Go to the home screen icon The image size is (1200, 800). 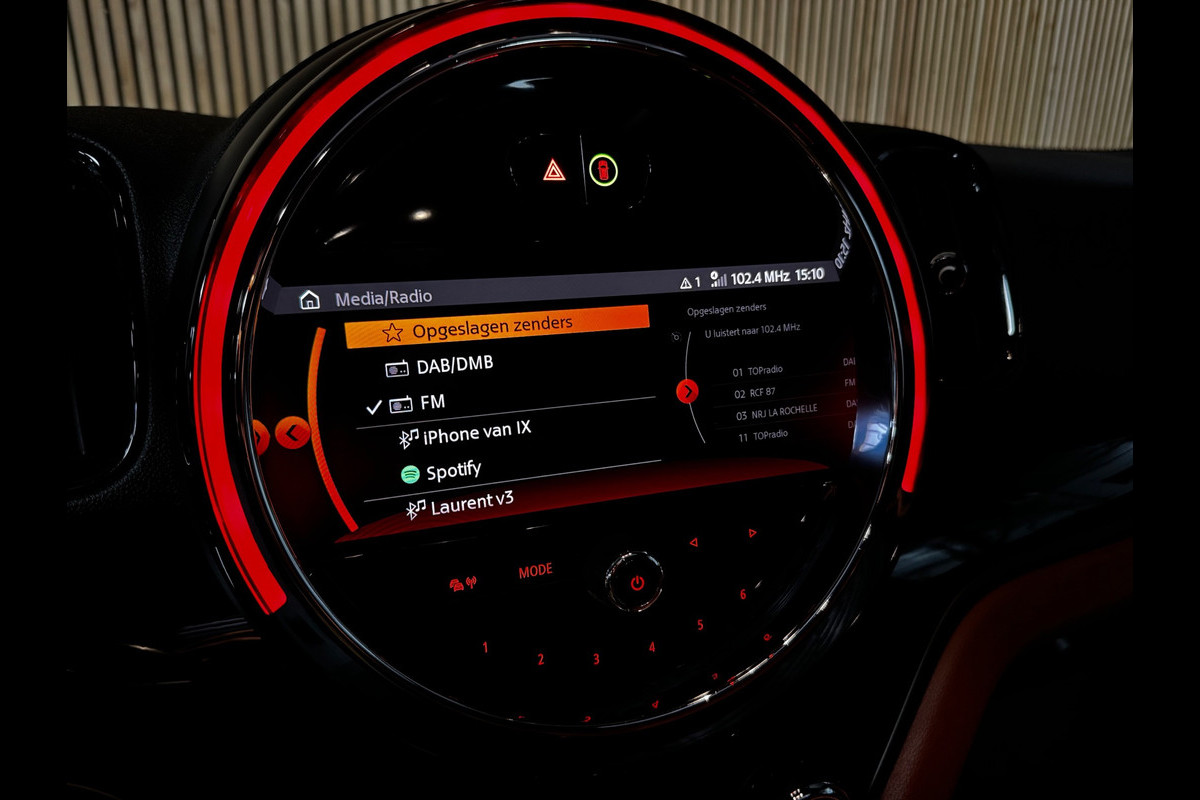click(x=310, y=299)
